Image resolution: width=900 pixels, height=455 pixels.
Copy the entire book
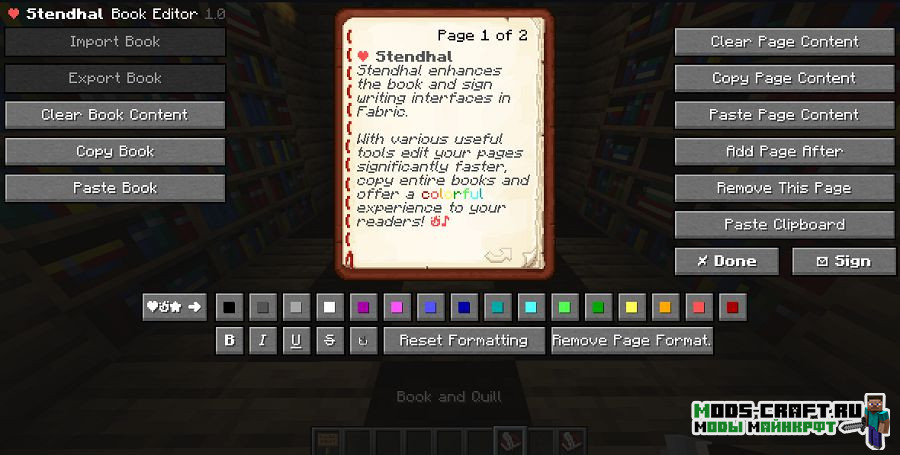pyautogui.click(x=115, y=151)
